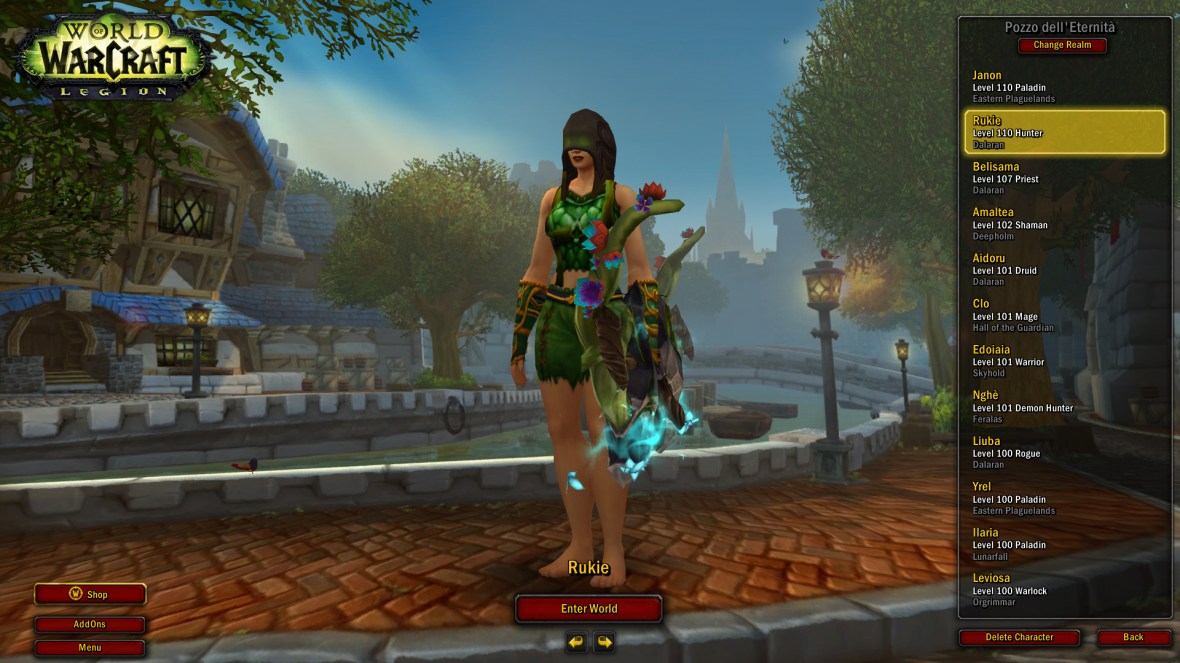This screenshot has height=663, width=1180.
Task: Open the Menu button
Action: pos(90,647)
